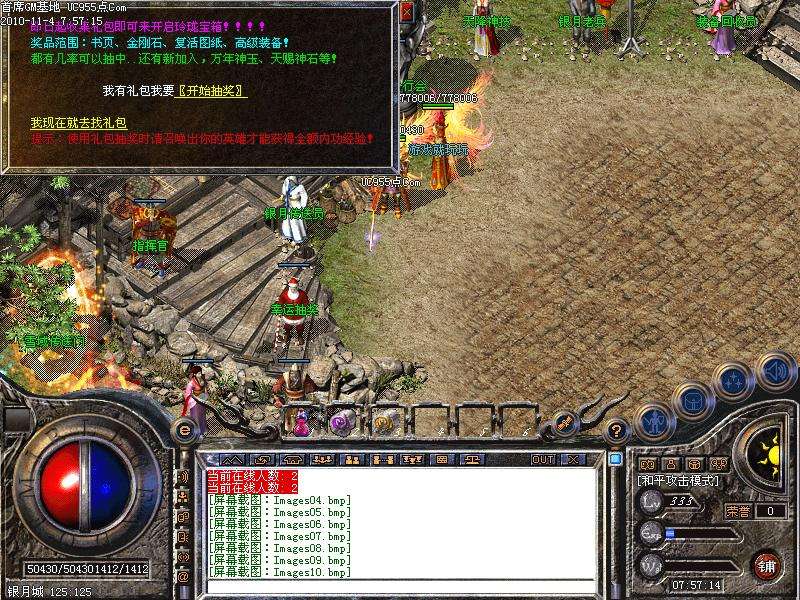800x600 pixels.
Task: Click the @ chat channel button
Action: [184, 577]
